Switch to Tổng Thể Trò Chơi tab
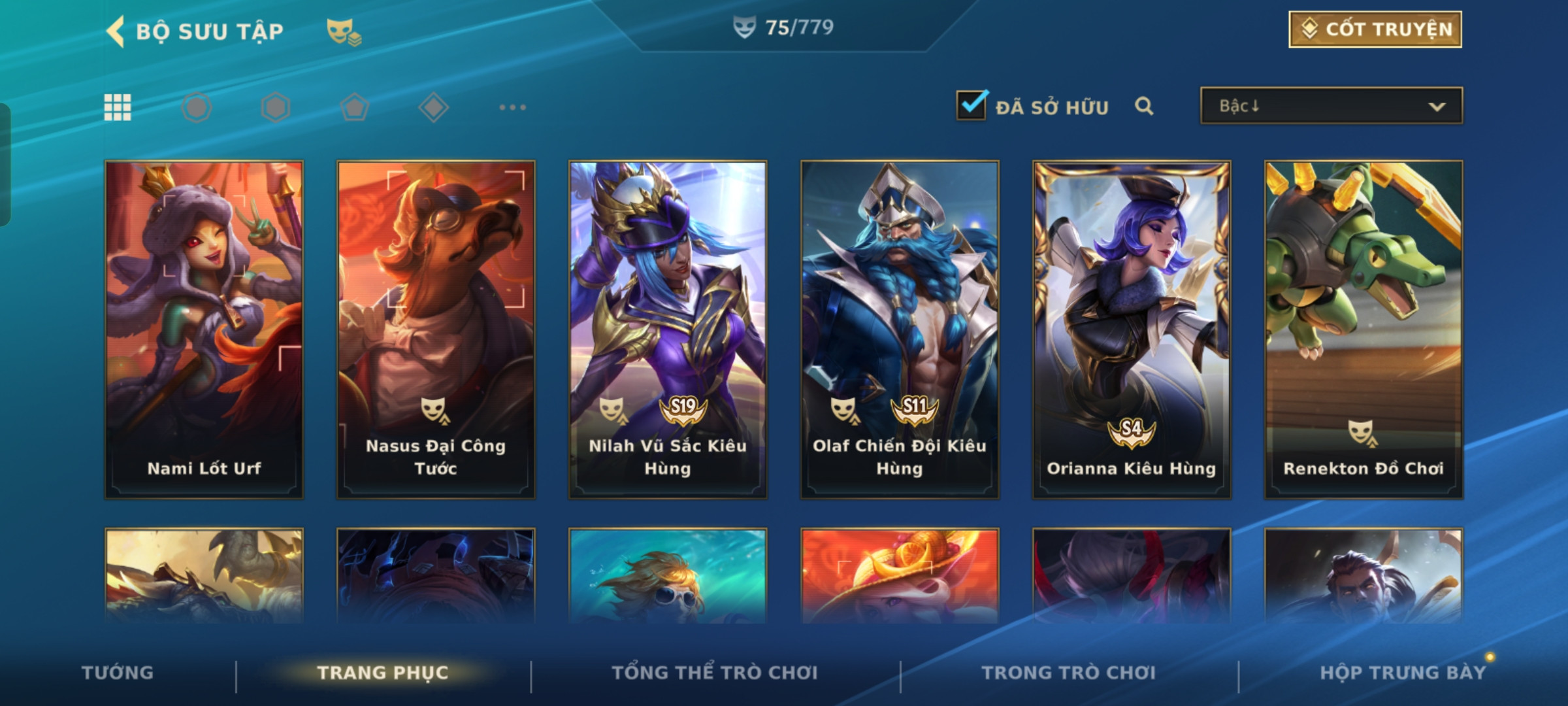This screenshot has width=1568, height=706. tap(715, 673)
